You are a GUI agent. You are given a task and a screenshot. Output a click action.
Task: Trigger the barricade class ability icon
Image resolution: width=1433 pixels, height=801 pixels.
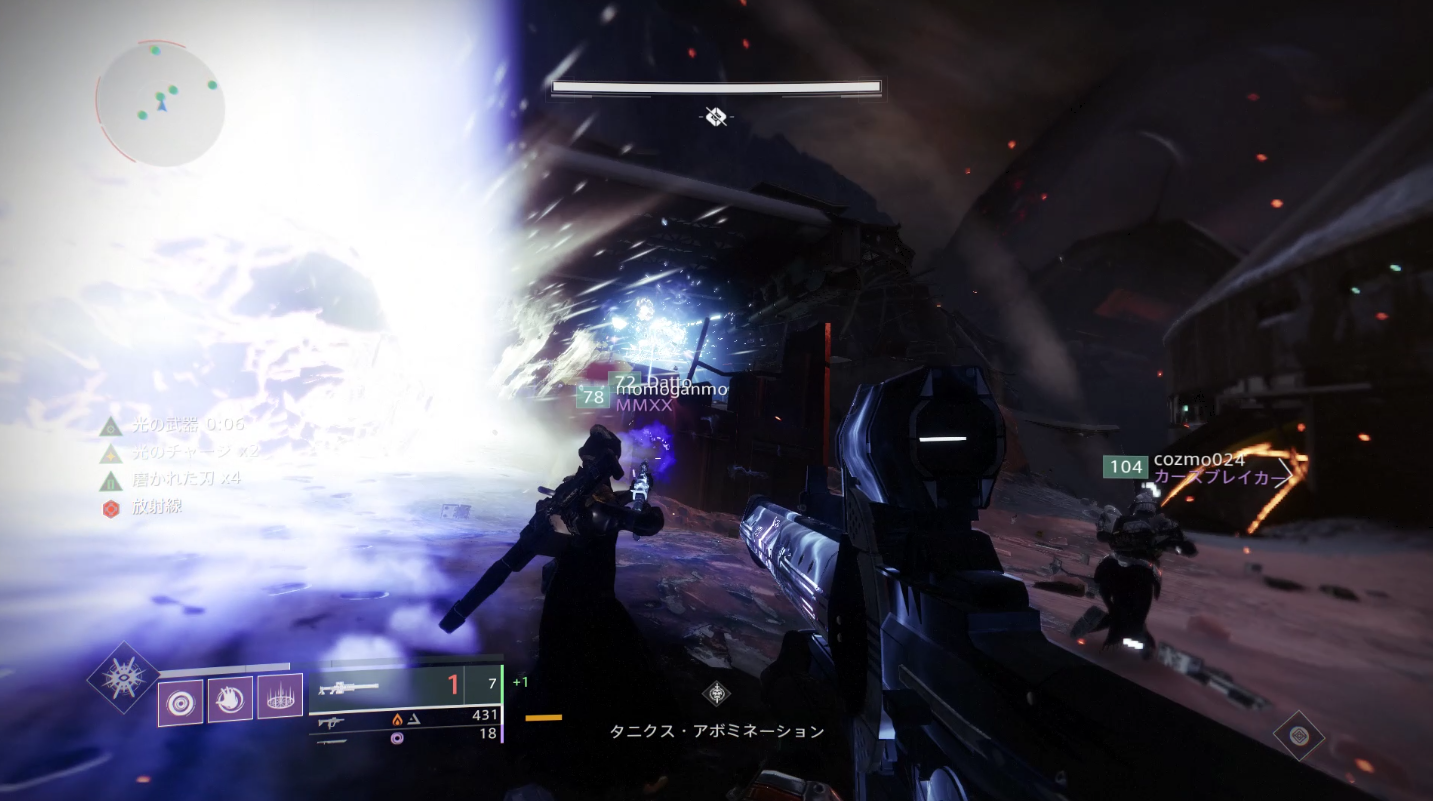(x=280, y=696)
